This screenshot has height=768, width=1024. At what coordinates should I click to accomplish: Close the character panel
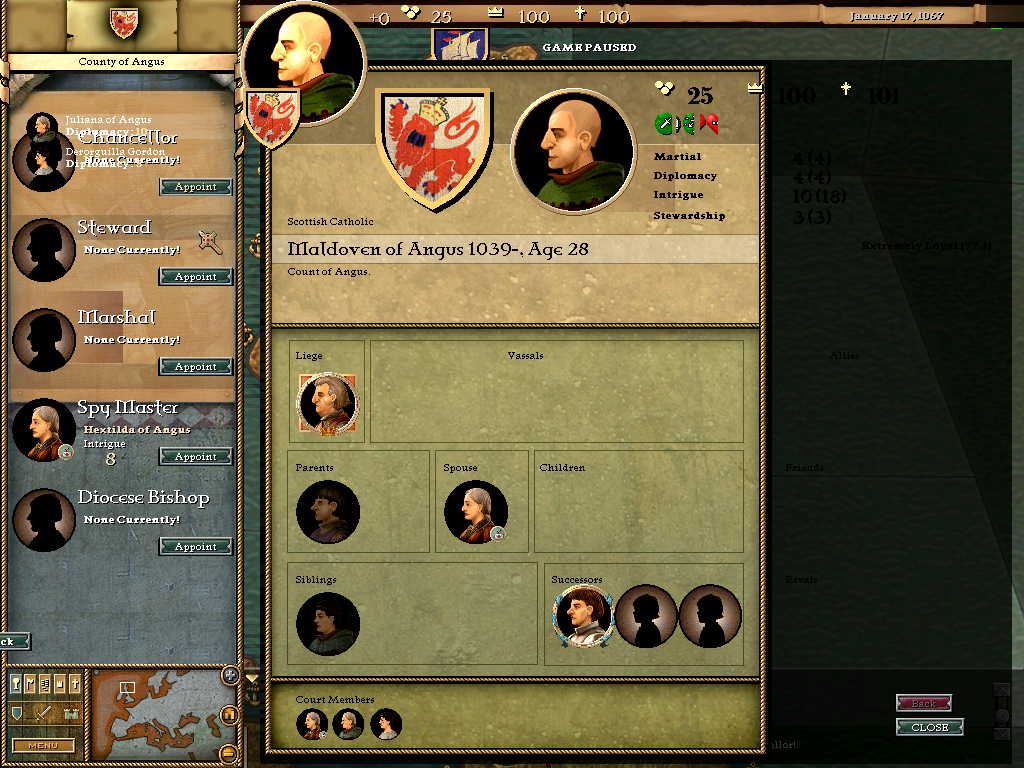tap(930, 727)
